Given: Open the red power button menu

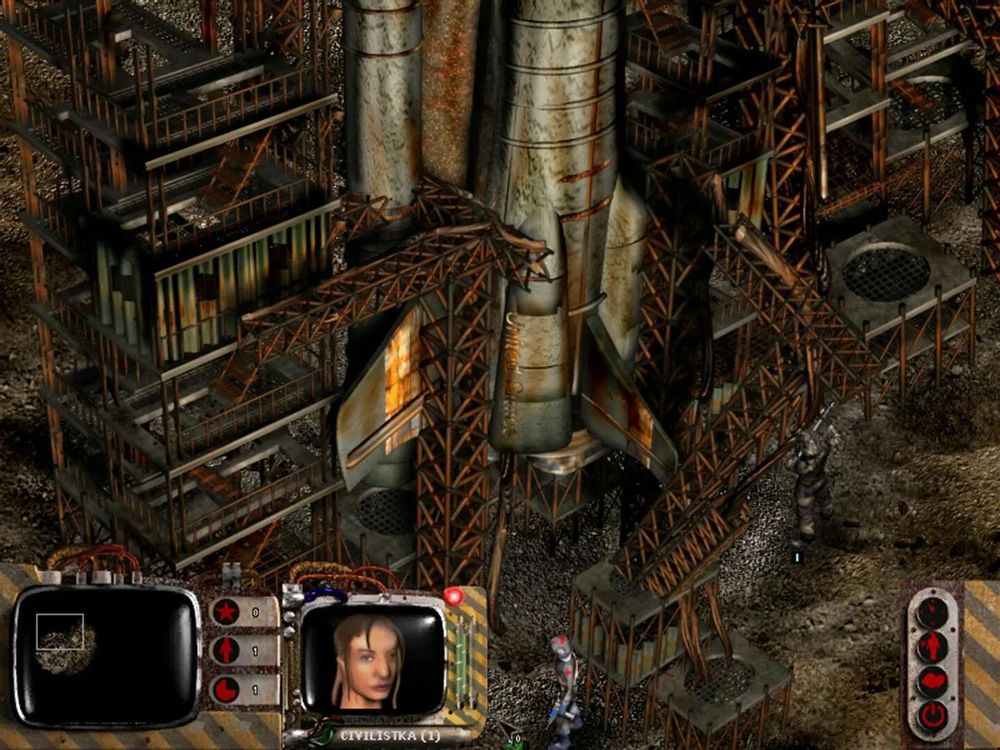Looking at the screenshot, I should click(933, 716).
